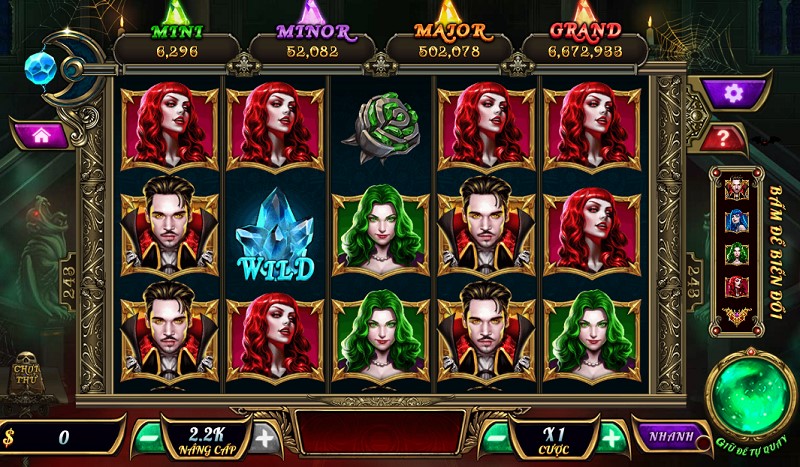The image size is (800, 467).
Task: Raise the NÂNG CẤP level with plus
Action: [264, 437]
